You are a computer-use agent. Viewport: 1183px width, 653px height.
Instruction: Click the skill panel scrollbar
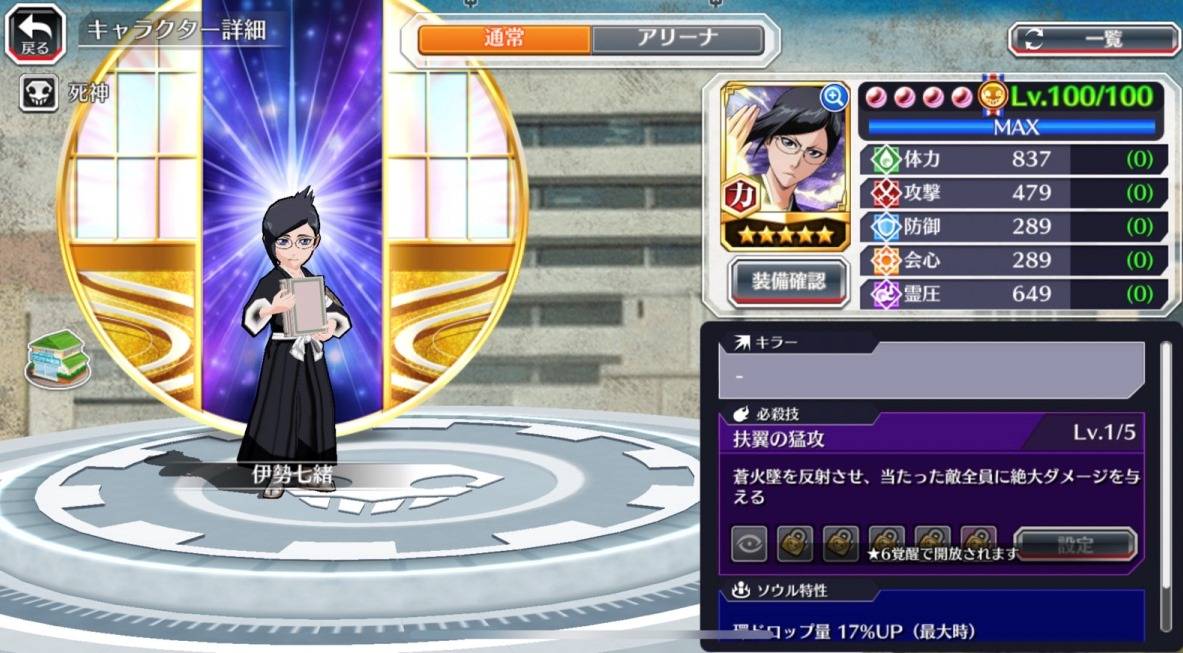[x=1165, y=480]
